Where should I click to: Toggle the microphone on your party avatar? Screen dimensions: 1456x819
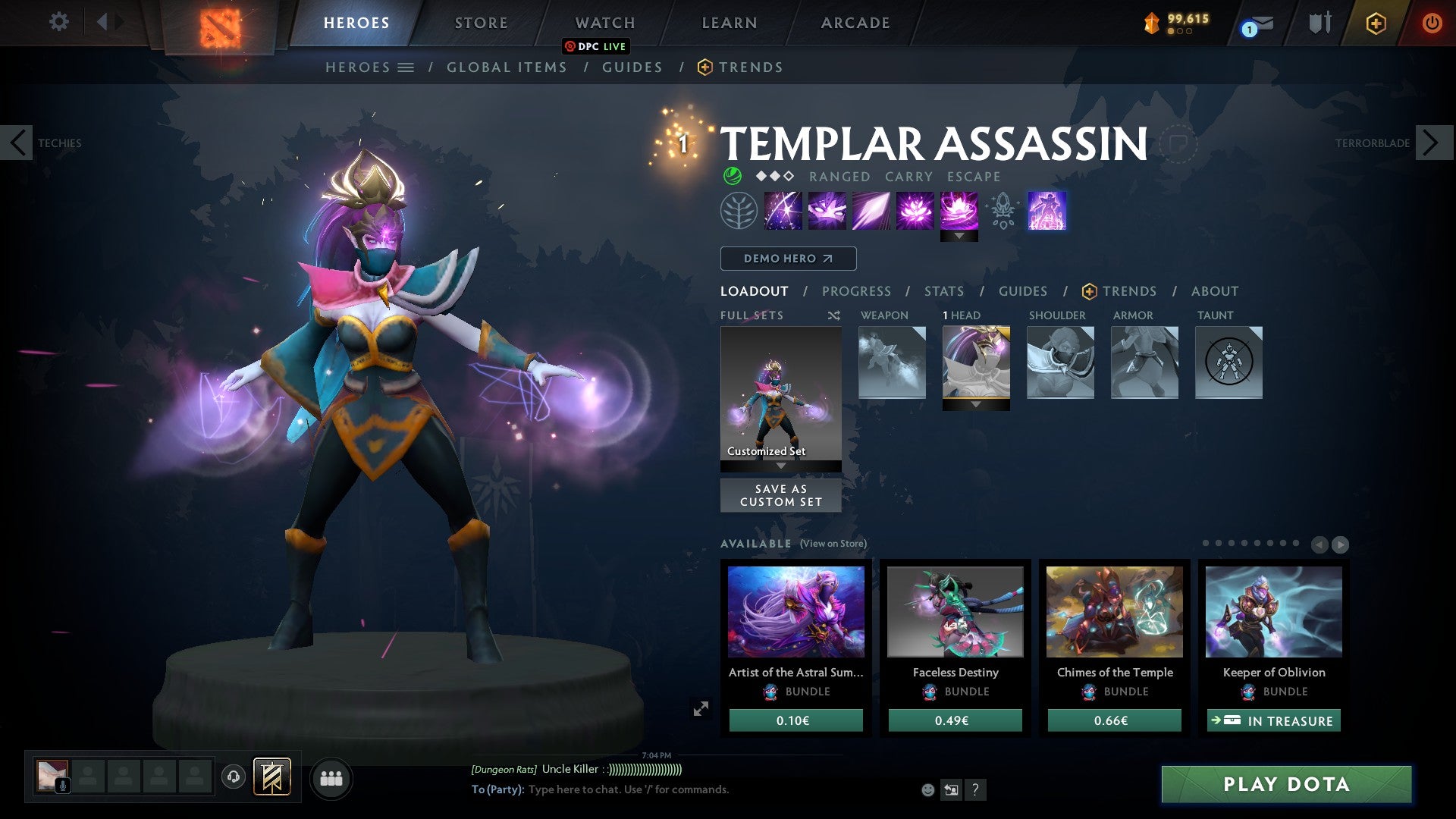[x=62, y=786]
